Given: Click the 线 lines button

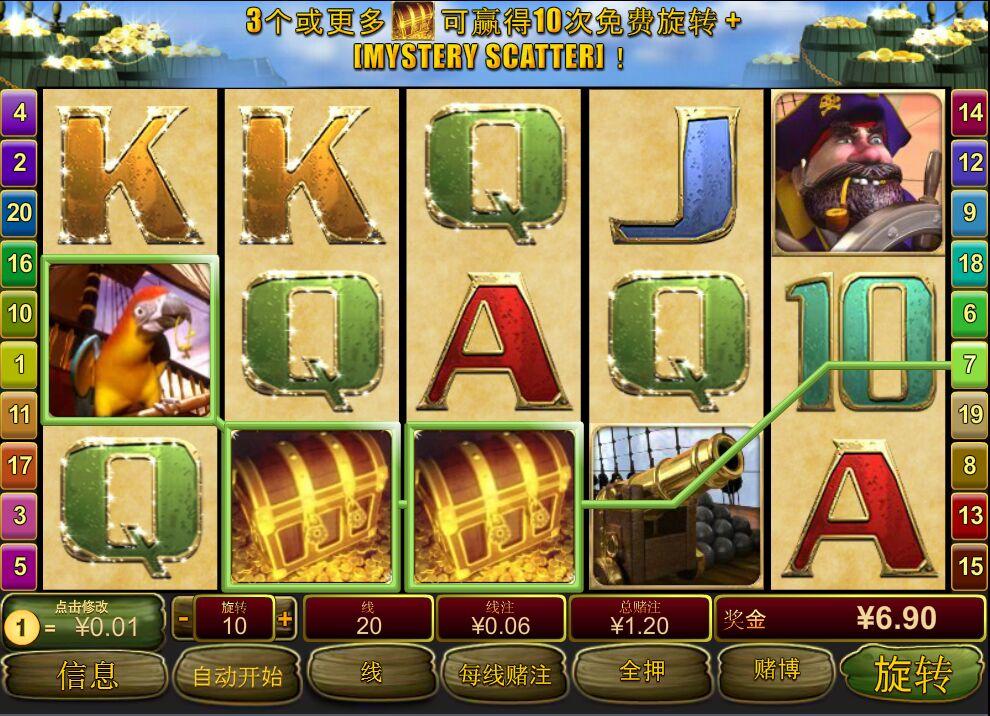Looking at the screenshot, I should pos(371,673).
